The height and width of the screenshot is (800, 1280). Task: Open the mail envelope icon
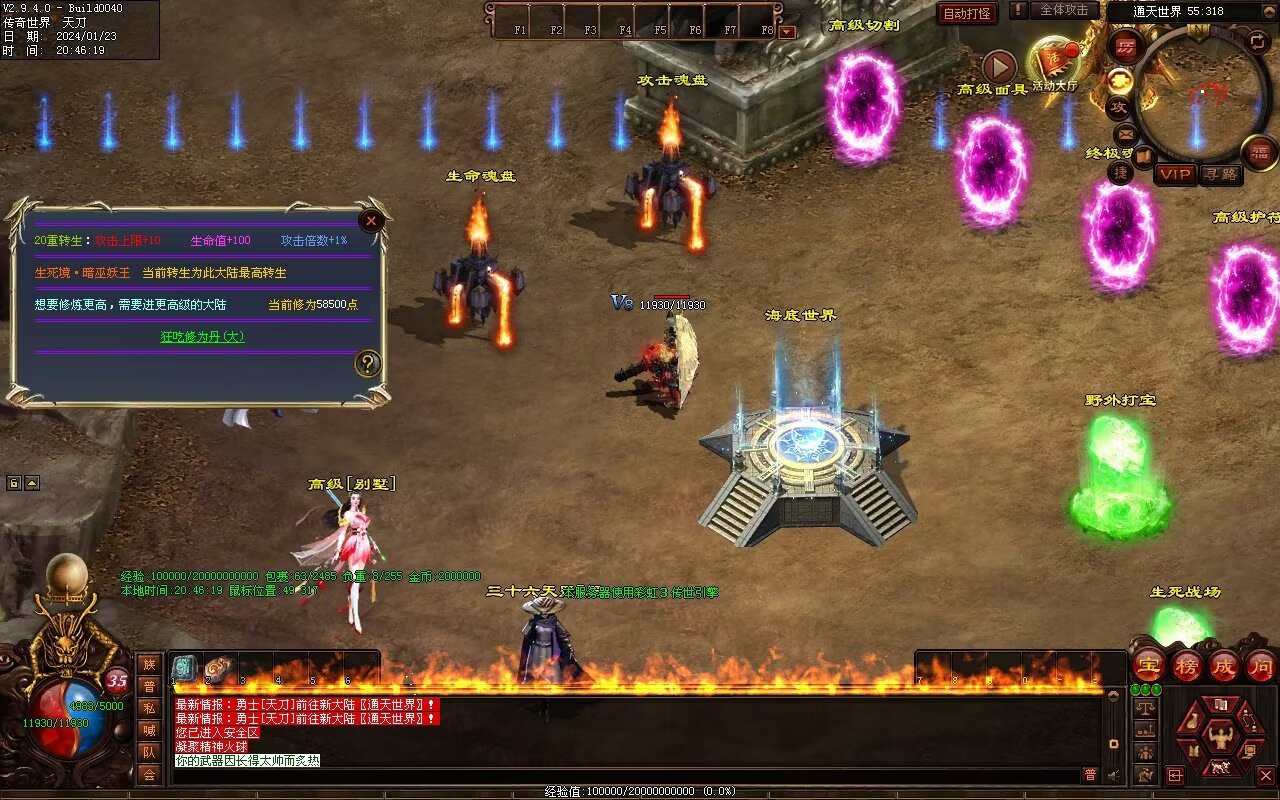click(1126, 134)
